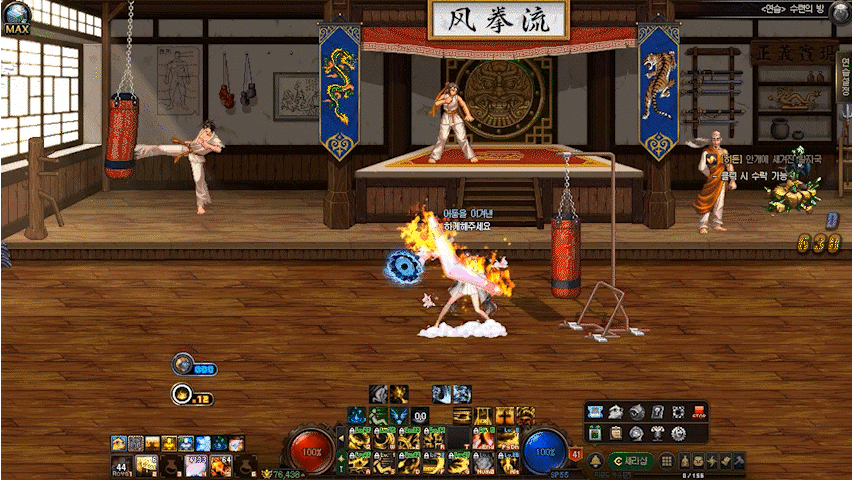This screenshot has width=854, height=480.
Task: Open the side tab with vertical Korean text
Action: (x=845, y=80)
